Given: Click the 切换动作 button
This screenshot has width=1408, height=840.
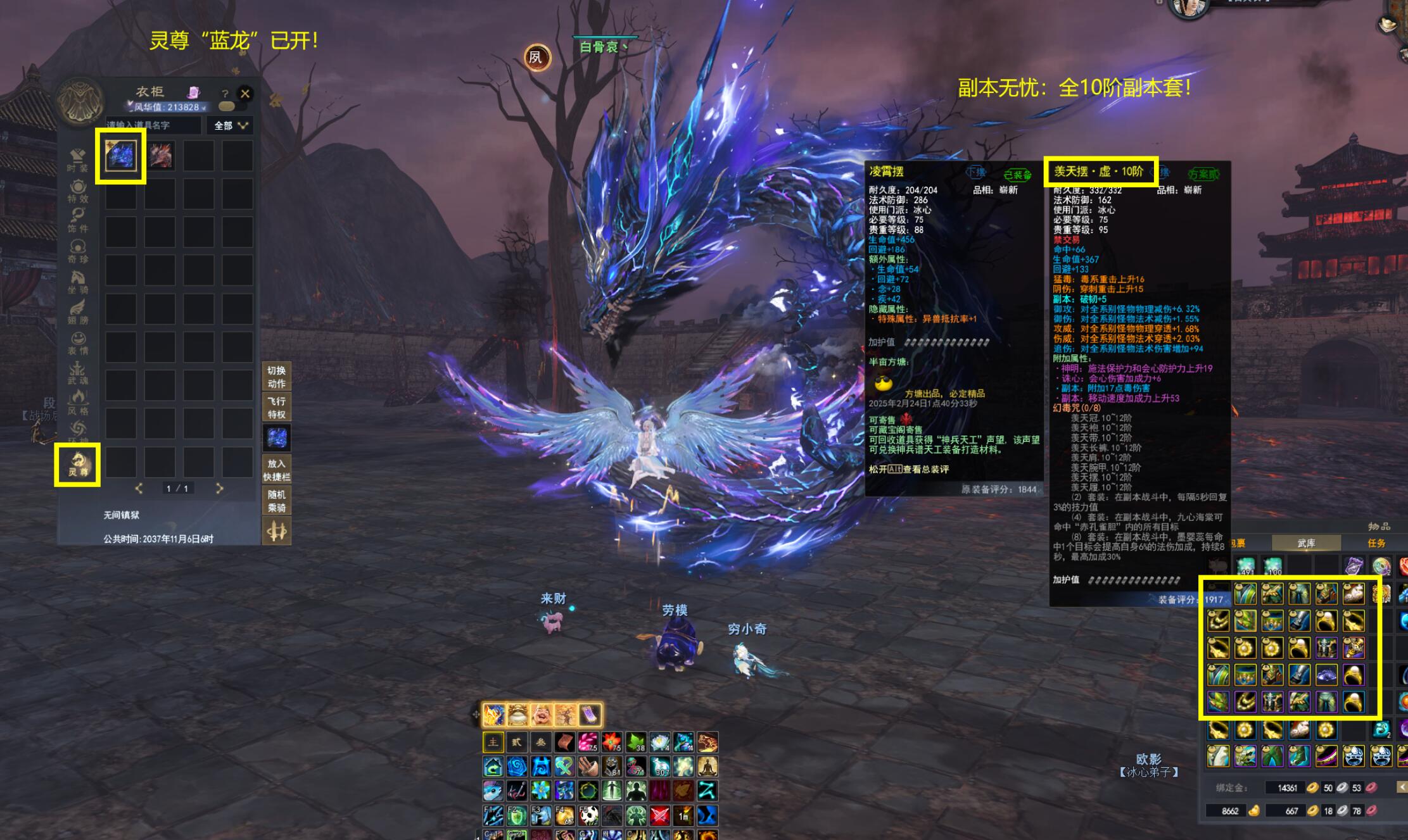Looking at the screenshot, I should pyautogui.click(x=277, y=377).
